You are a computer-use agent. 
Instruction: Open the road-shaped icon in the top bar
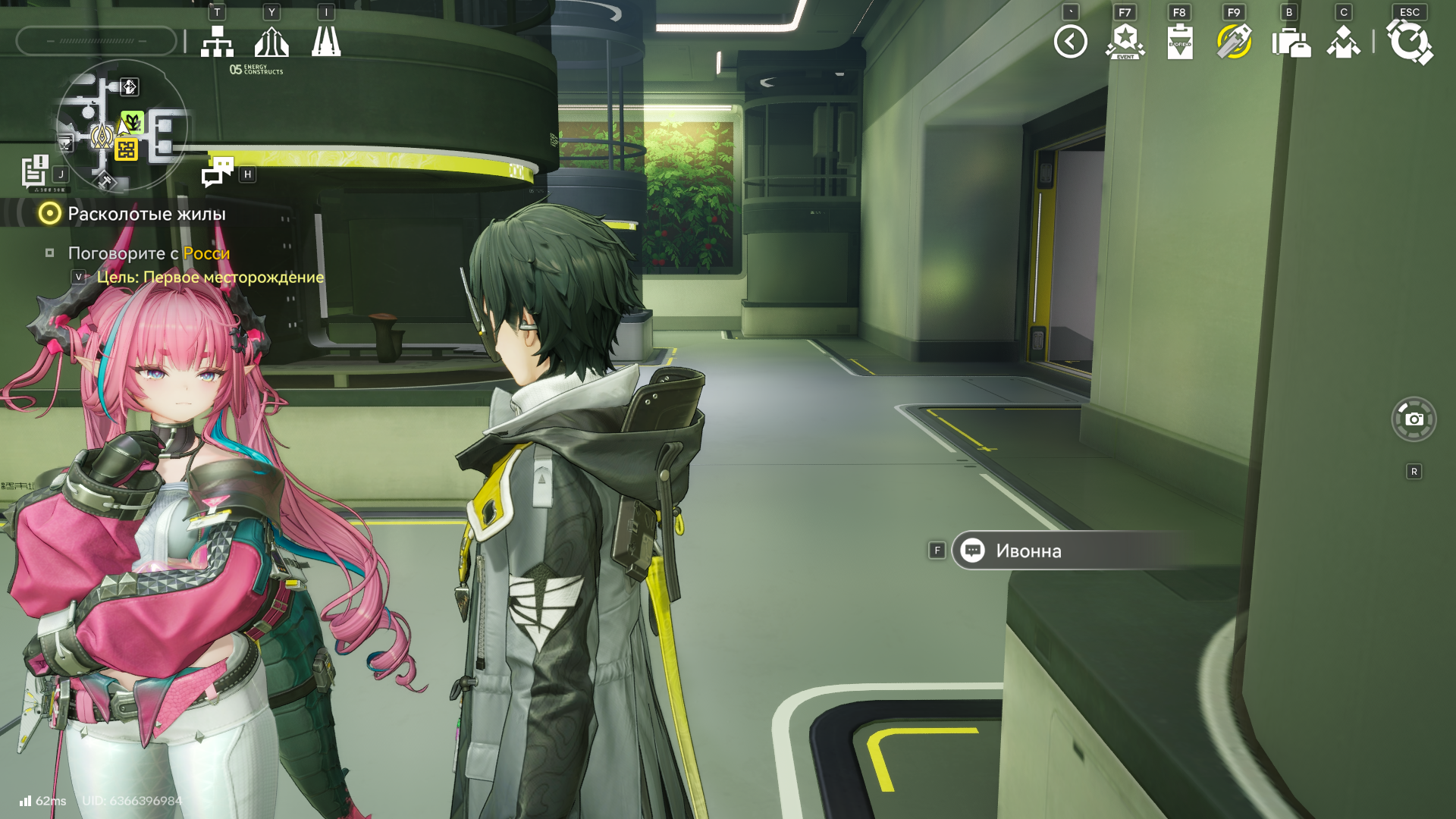coord(326,42)
